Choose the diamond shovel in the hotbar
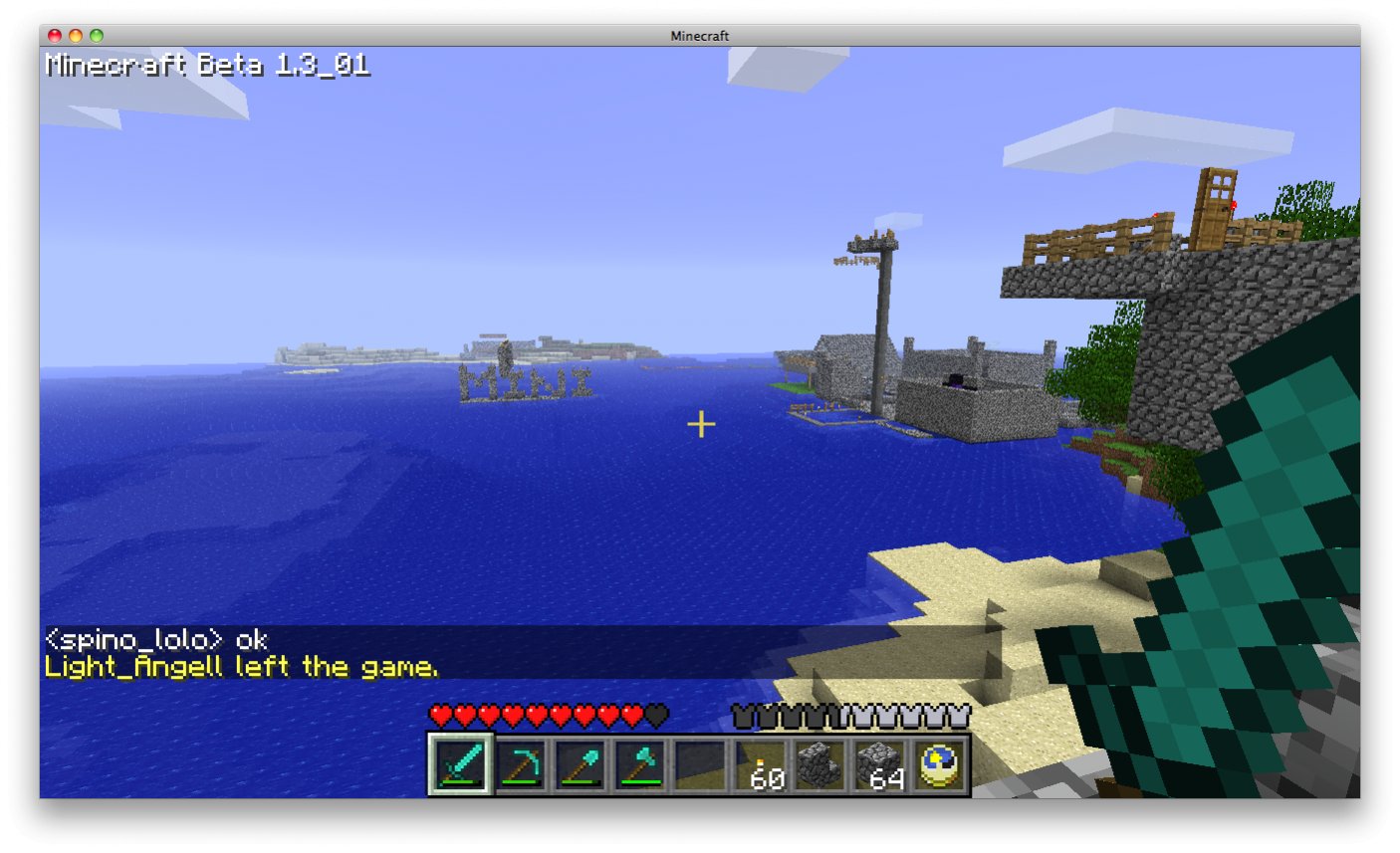This screenshot has height=853, width=1400. [581, 765]
